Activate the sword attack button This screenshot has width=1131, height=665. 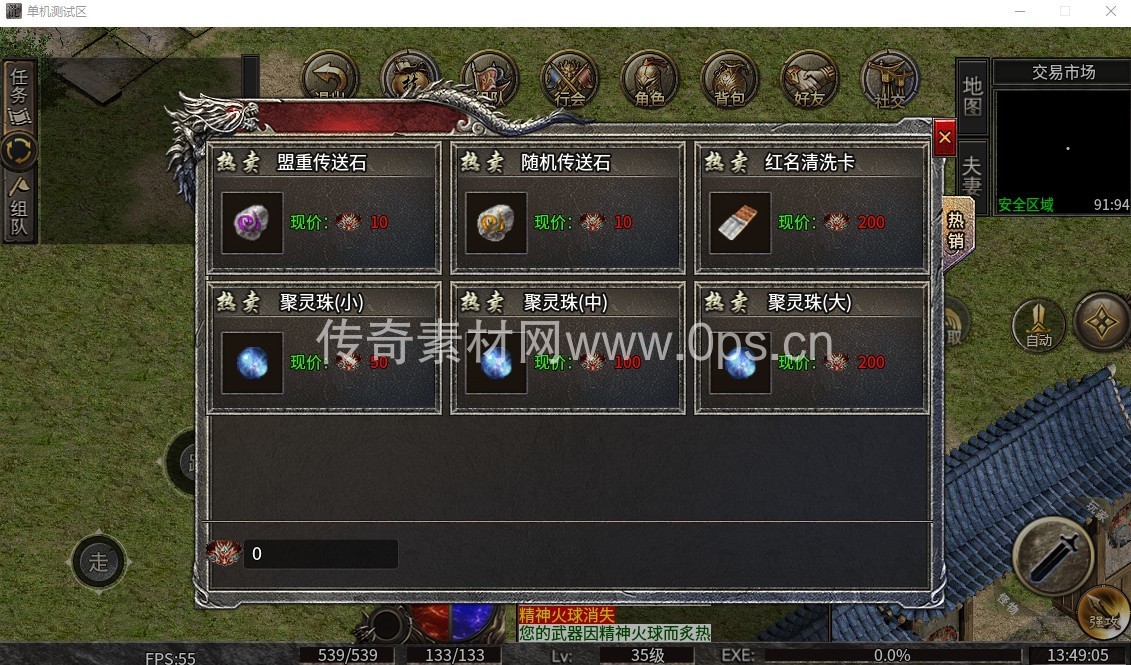coord(1052,556)
